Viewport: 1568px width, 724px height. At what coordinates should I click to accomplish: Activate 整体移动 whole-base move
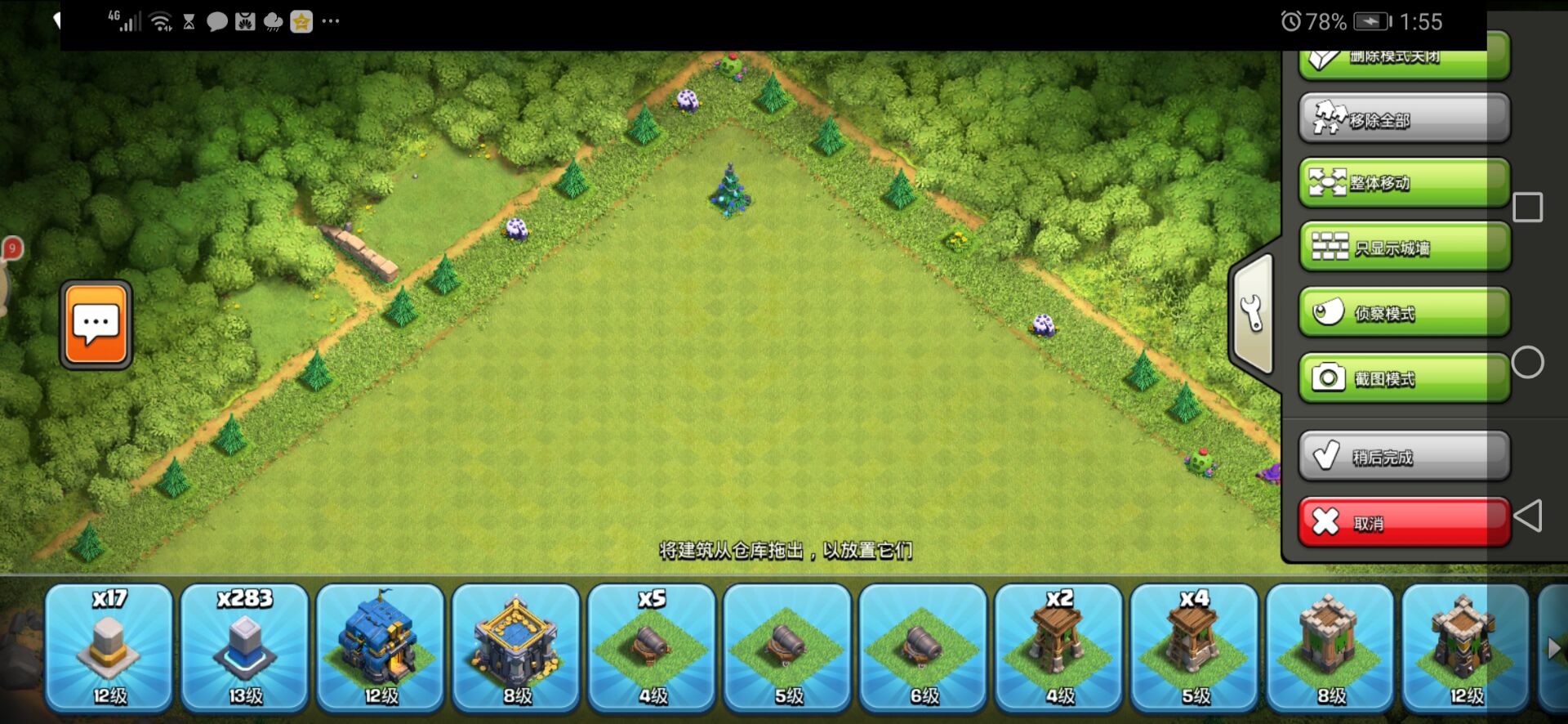(1403, 182)
